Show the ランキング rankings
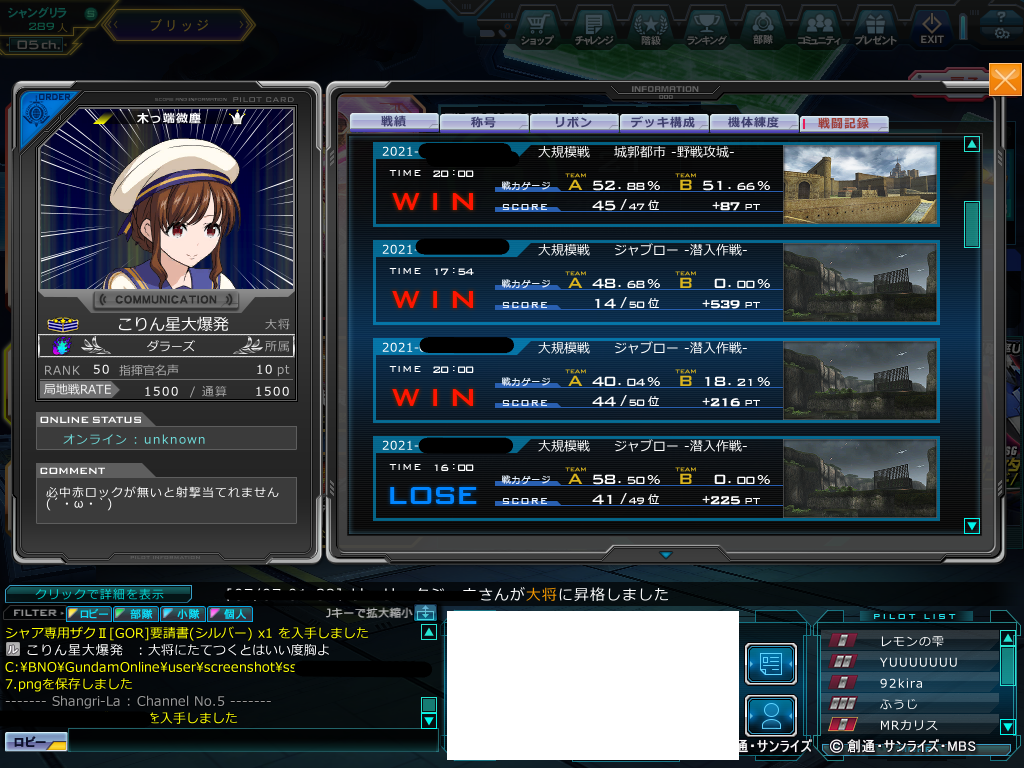The width and height of the screenshot is (1024, 768). click(706, 28)
